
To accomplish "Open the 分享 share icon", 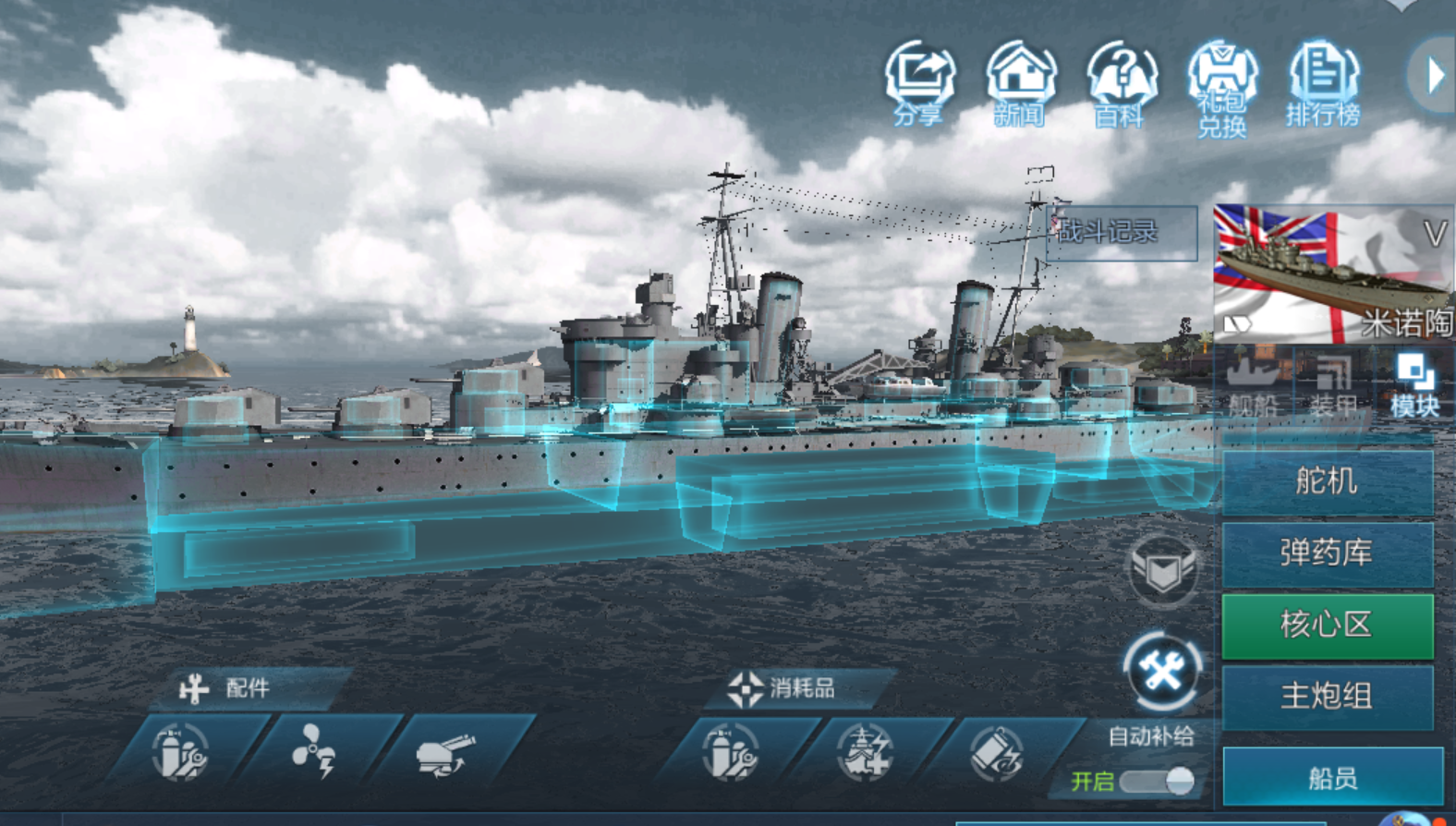I will click(x=919, y=82).
